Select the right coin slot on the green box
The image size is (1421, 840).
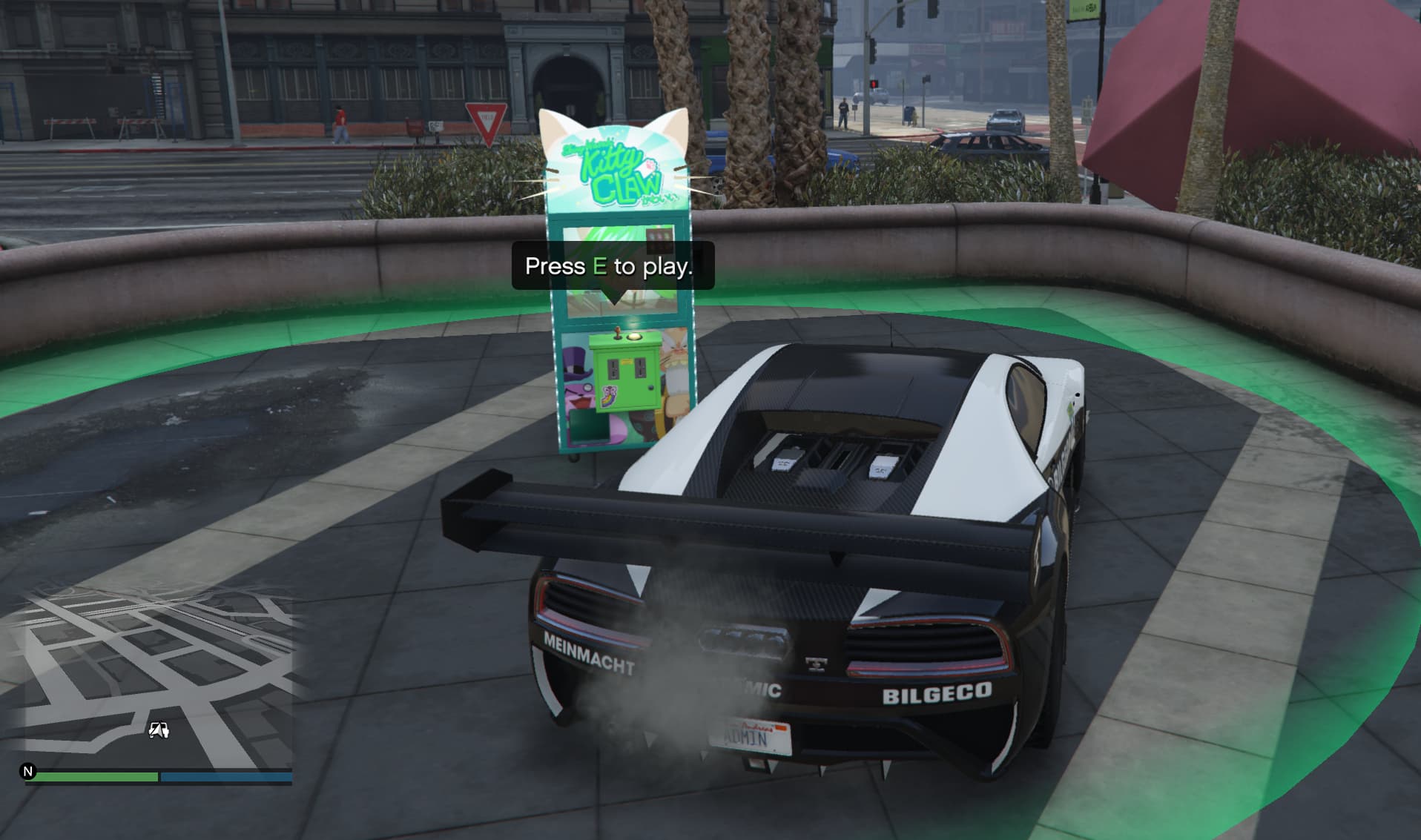640,368
